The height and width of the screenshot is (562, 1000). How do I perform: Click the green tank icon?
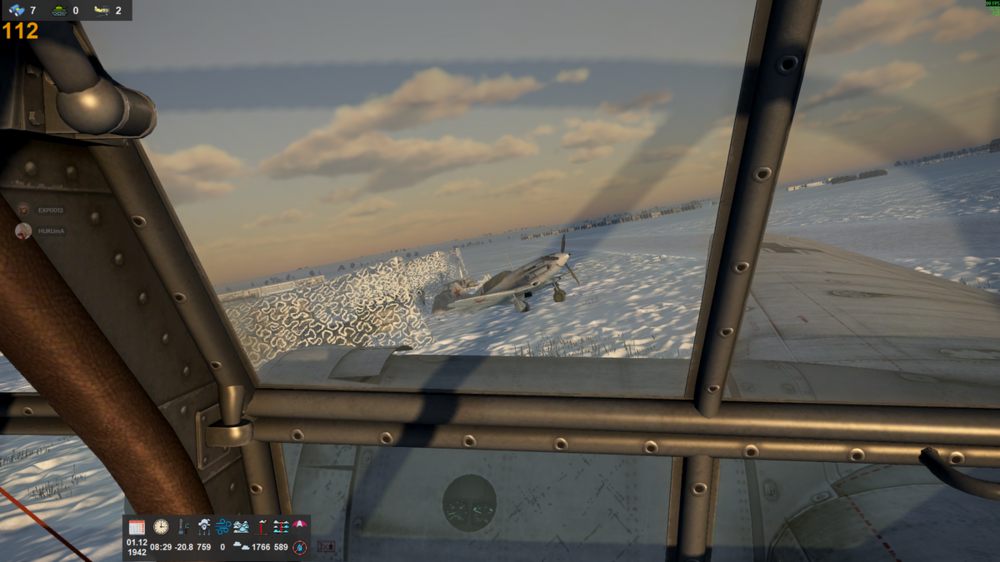[x=59, y=10]
